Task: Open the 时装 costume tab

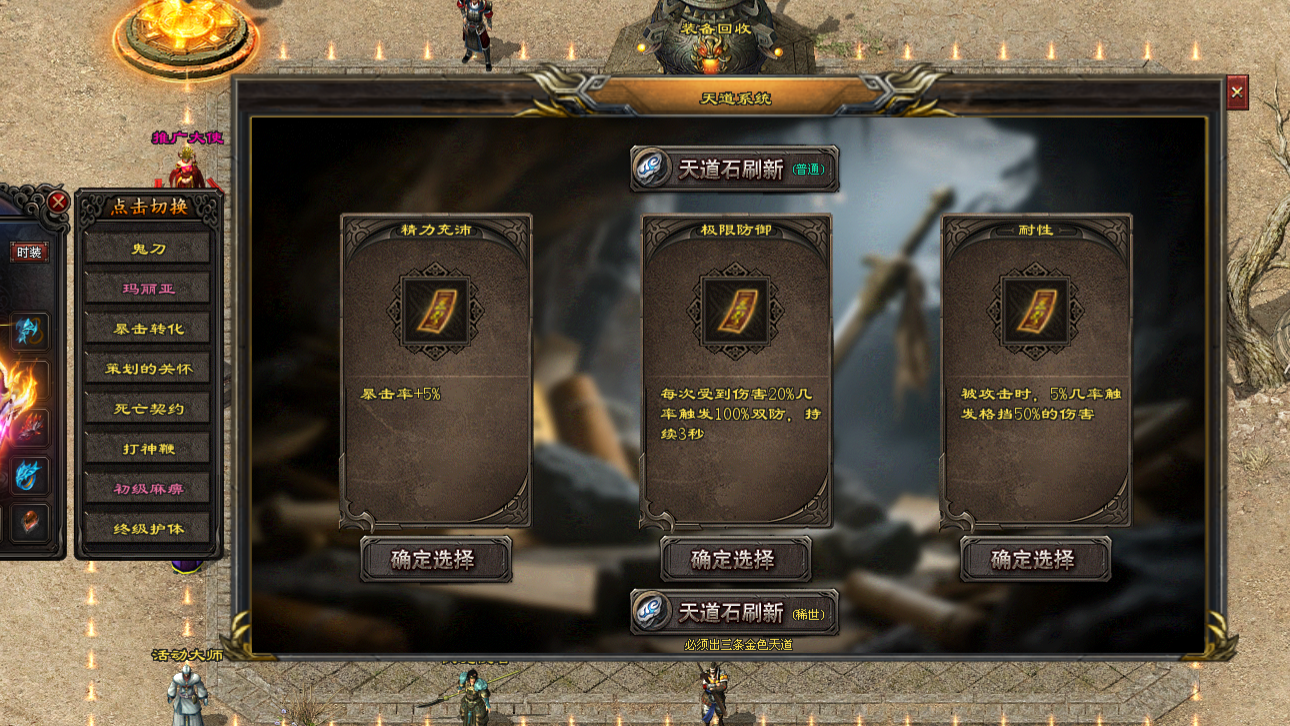Action: click(x=29, y=252)
